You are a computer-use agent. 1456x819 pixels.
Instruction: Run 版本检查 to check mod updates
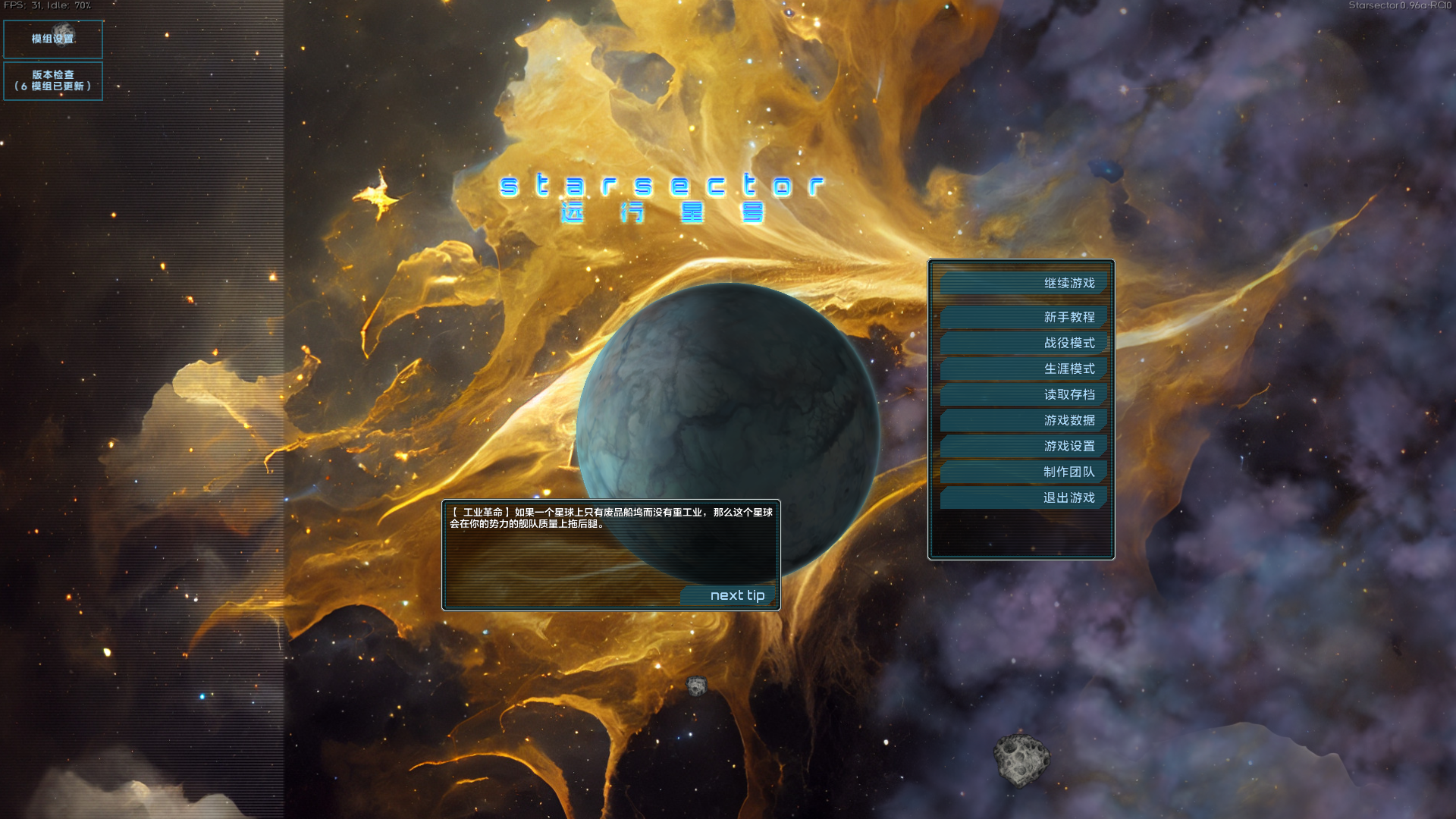click(x=52, y=81)
